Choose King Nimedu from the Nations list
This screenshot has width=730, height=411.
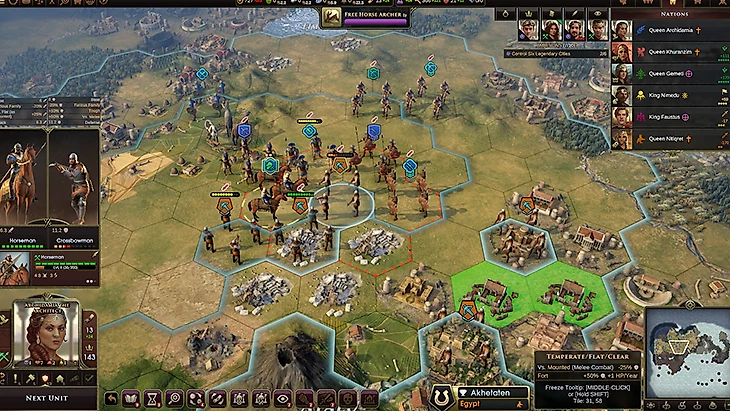(670, 95)
